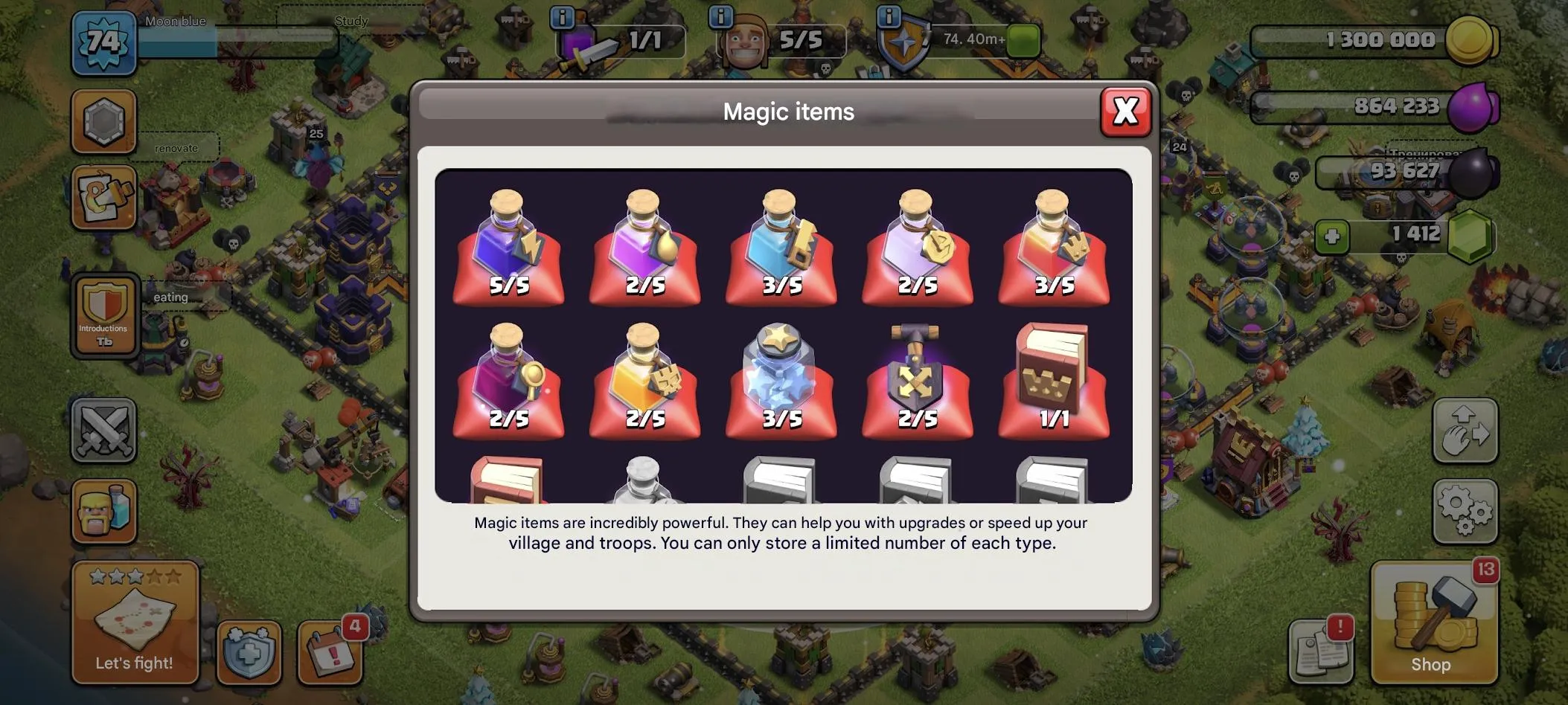Tap the crossed-swords attack icon
The height and width of the screenshot is (705, 1568).
(104, 431)
